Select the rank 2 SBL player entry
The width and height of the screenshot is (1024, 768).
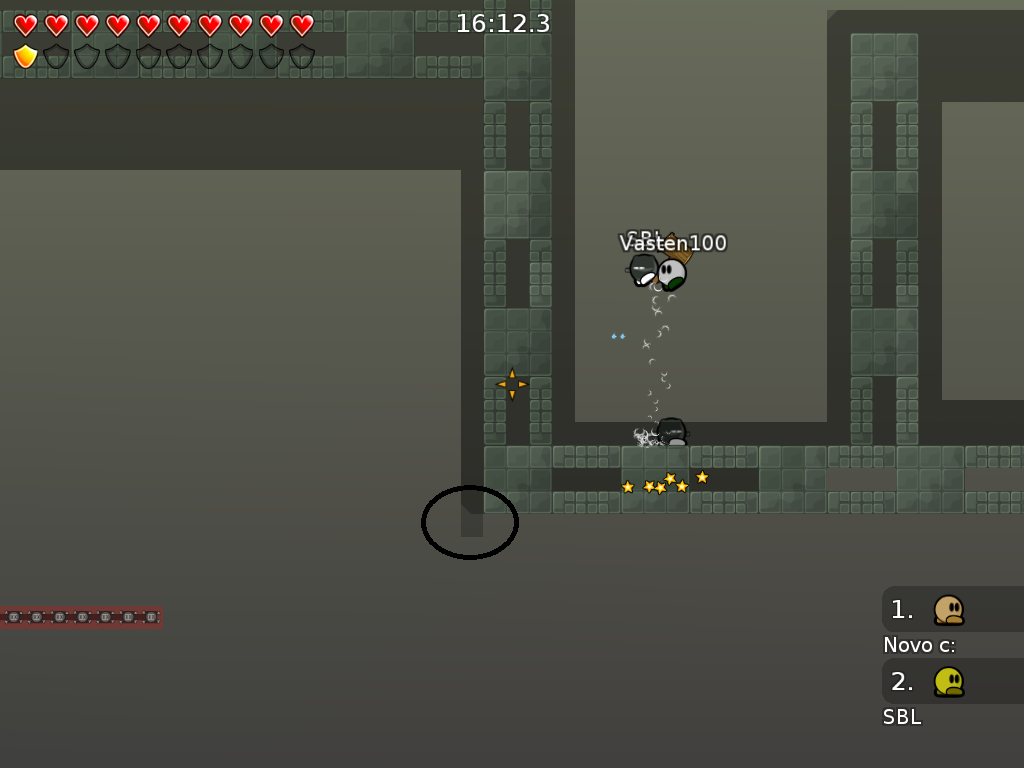951,681
